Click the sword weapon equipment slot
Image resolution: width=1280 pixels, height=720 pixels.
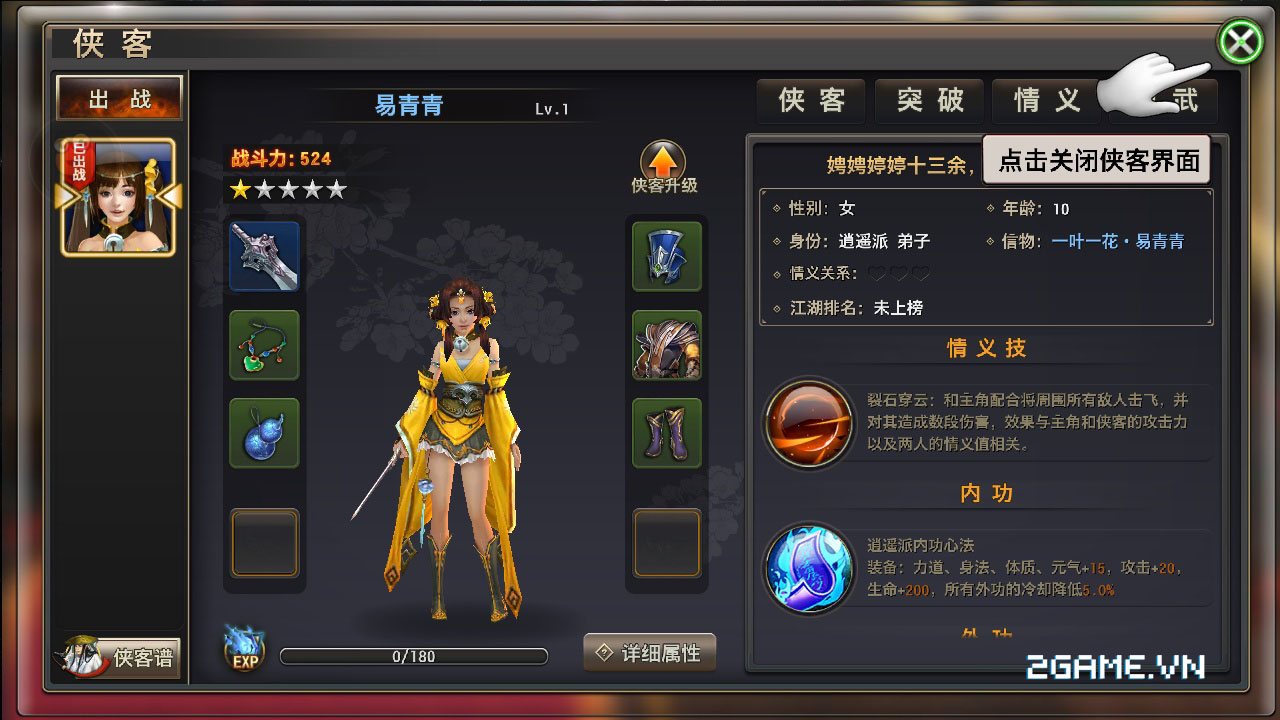[x=264, y=256]
